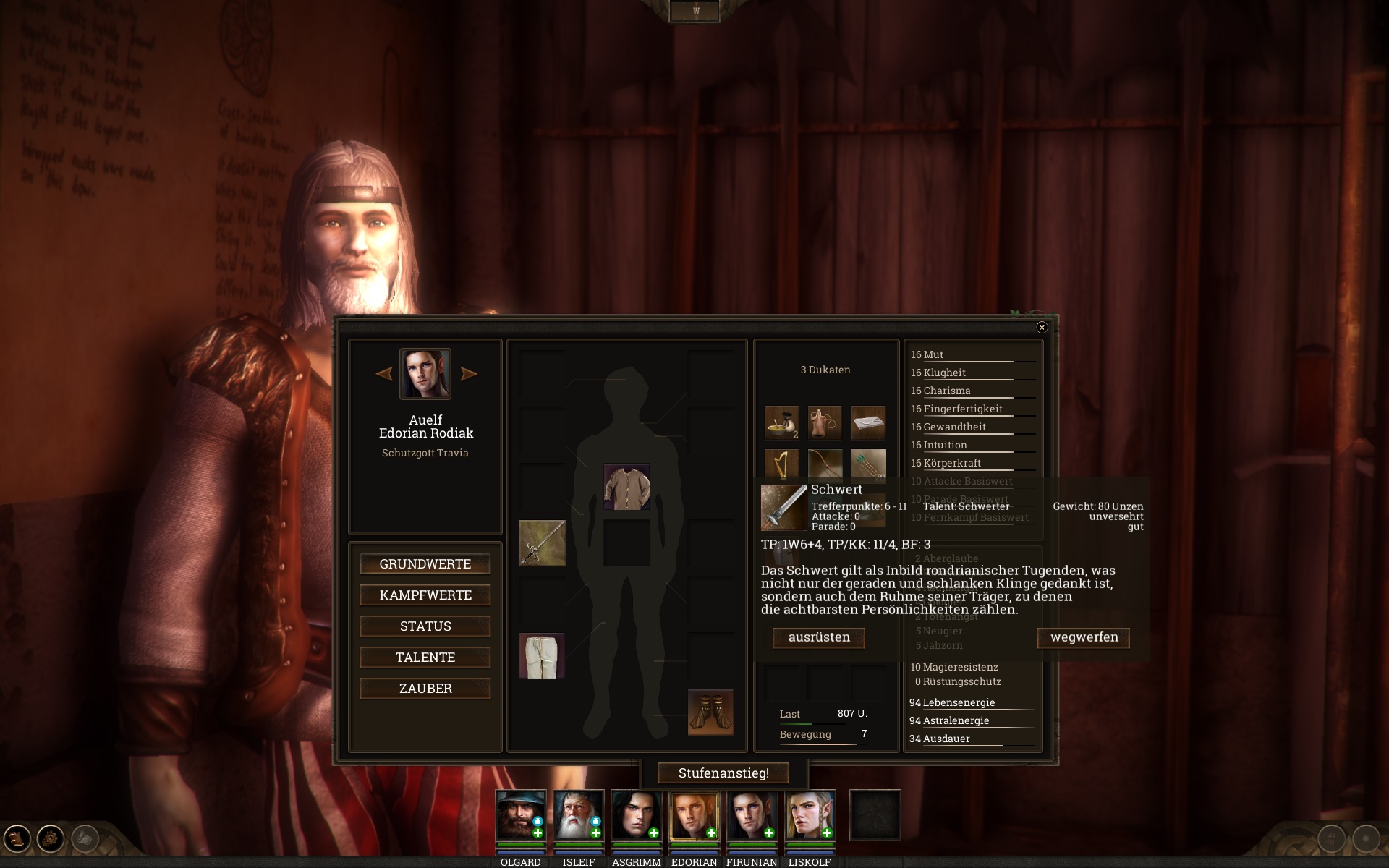
Task: Switch to the next character arrow
Action: 469,374
